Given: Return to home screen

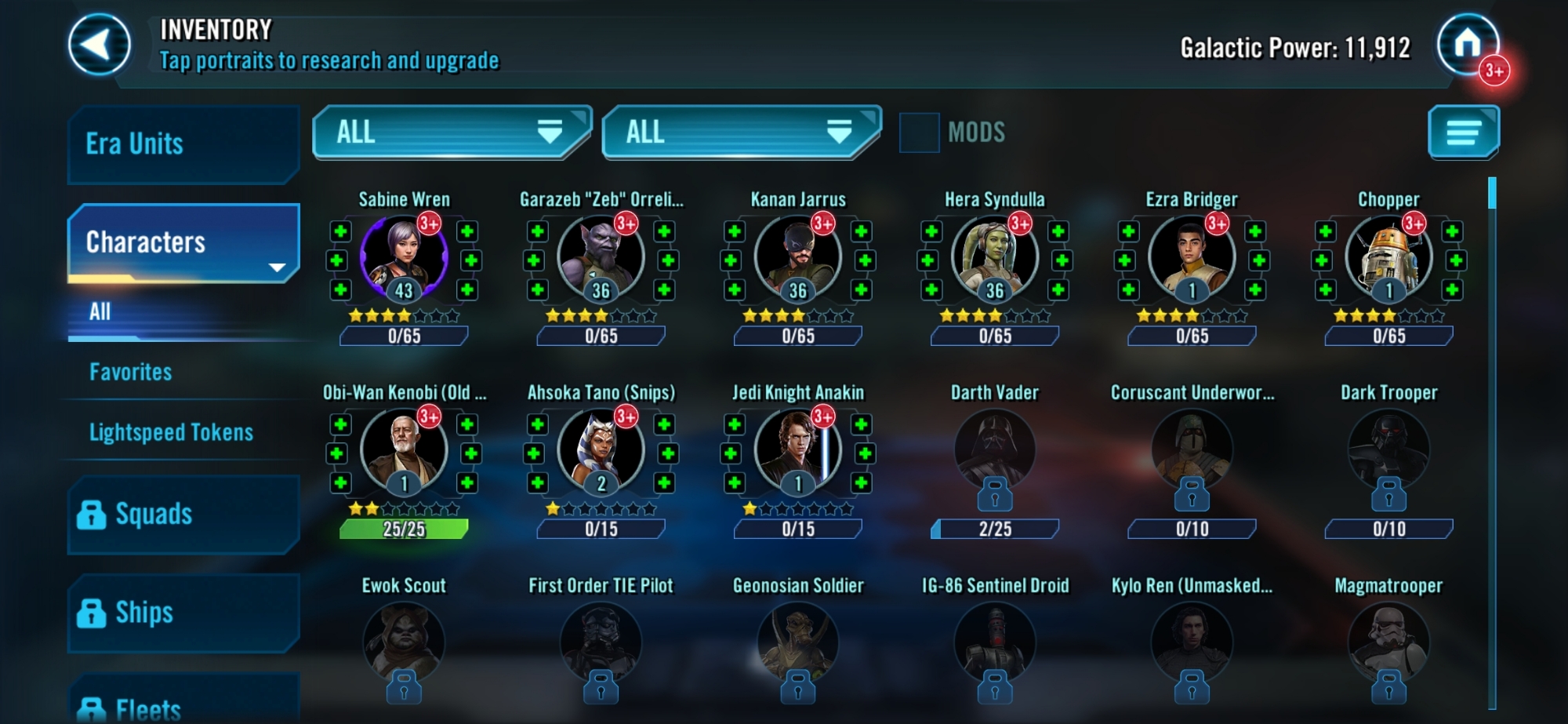Looking at the screenshot, I should point(1467,45).
